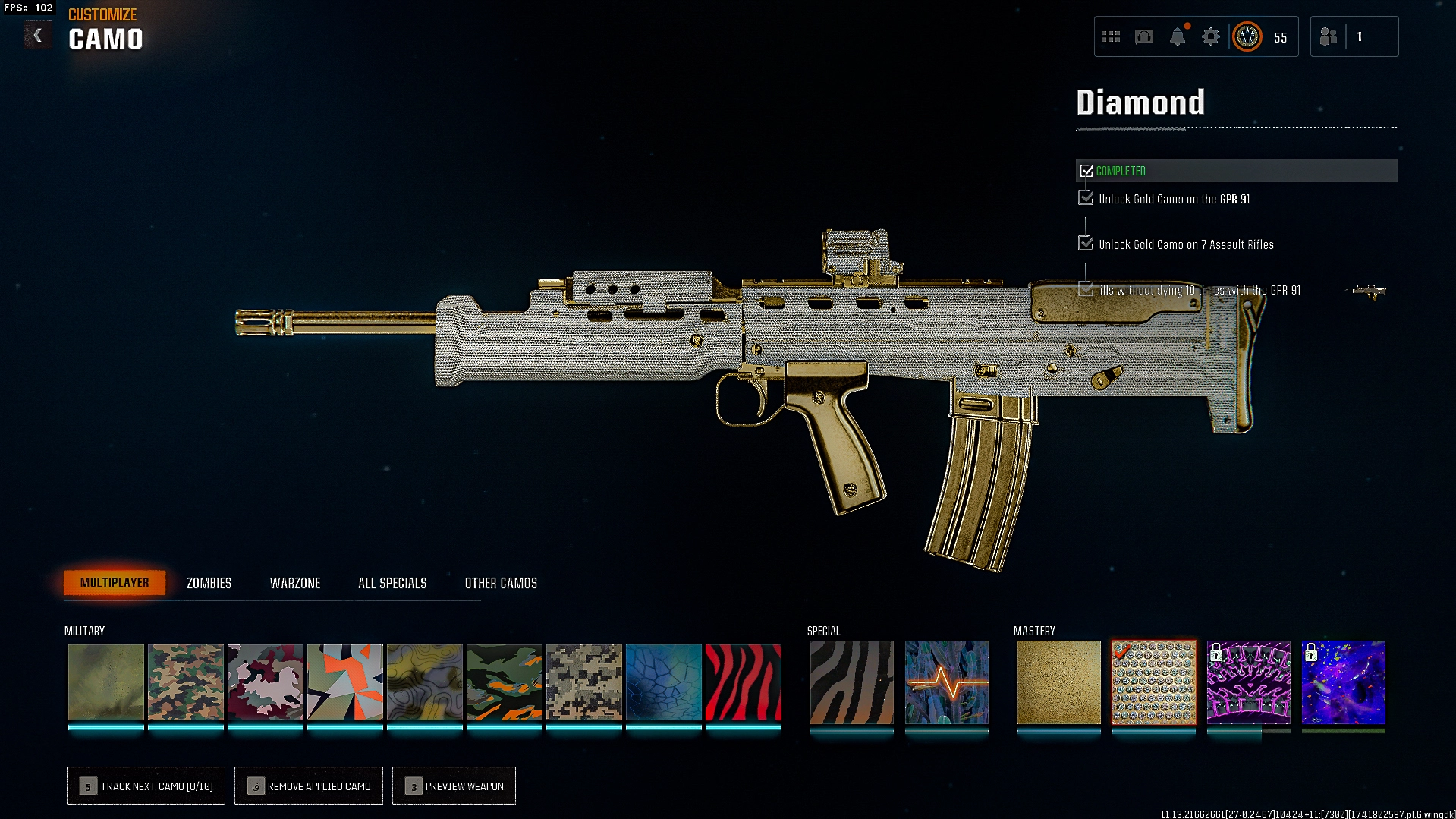Go back using the arrow button
Screen dimensions: 1456x819
(37, 36)
